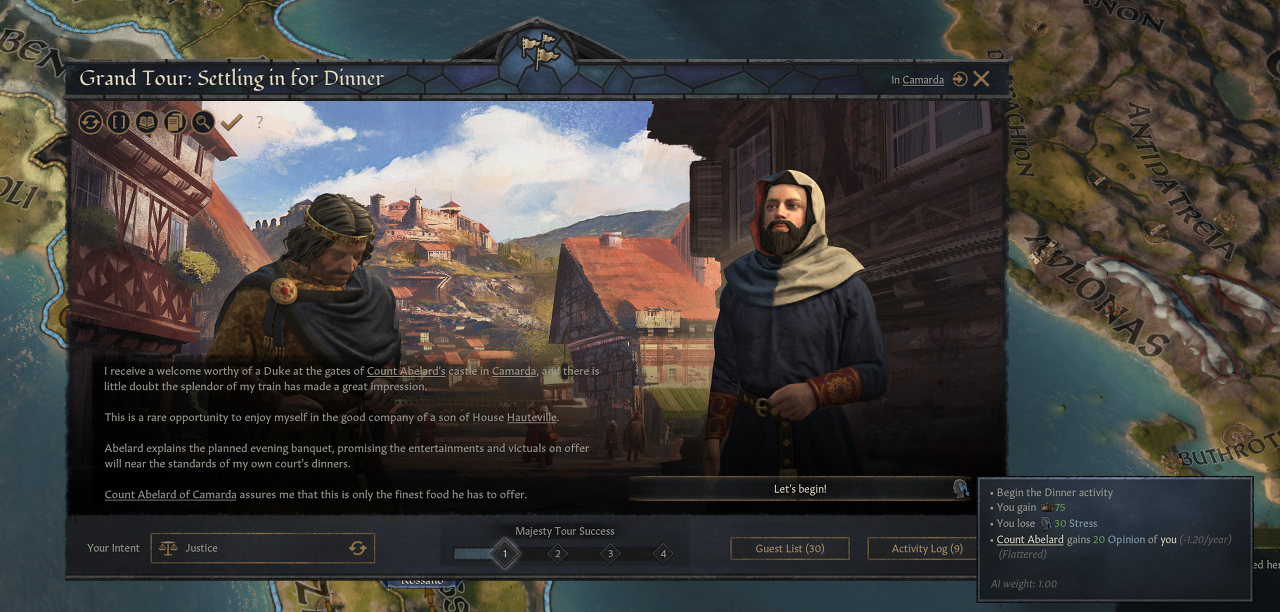Click the stacked documents copy icon
1280x612 pixels.
175,122
